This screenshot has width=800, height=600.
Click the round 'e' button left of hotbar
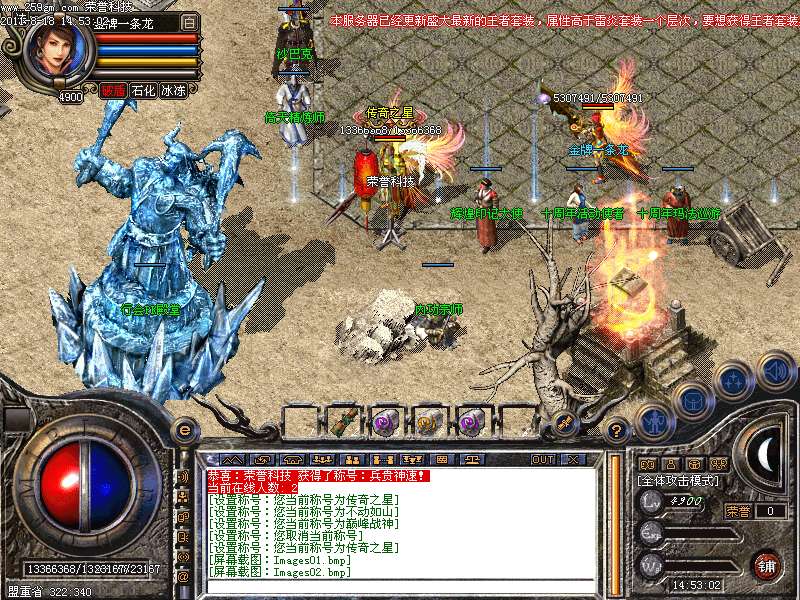click(184, 430)
